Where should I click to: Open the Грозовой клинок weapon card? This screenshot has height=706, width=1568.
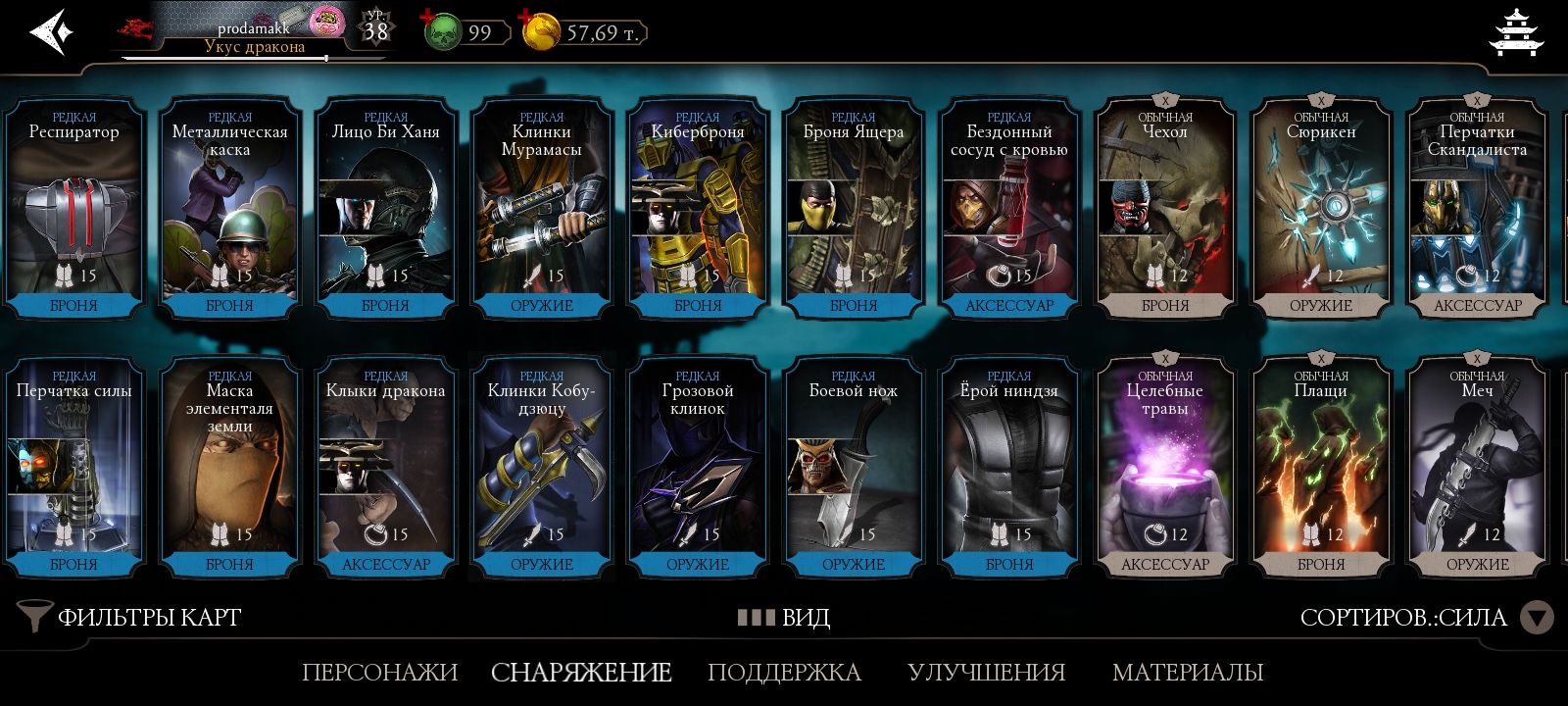click(698, 467)
